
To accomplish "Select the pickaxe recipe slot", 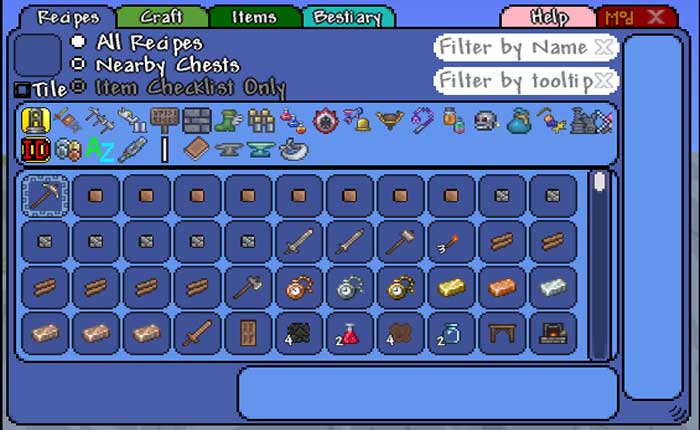I will coord(46,196).
